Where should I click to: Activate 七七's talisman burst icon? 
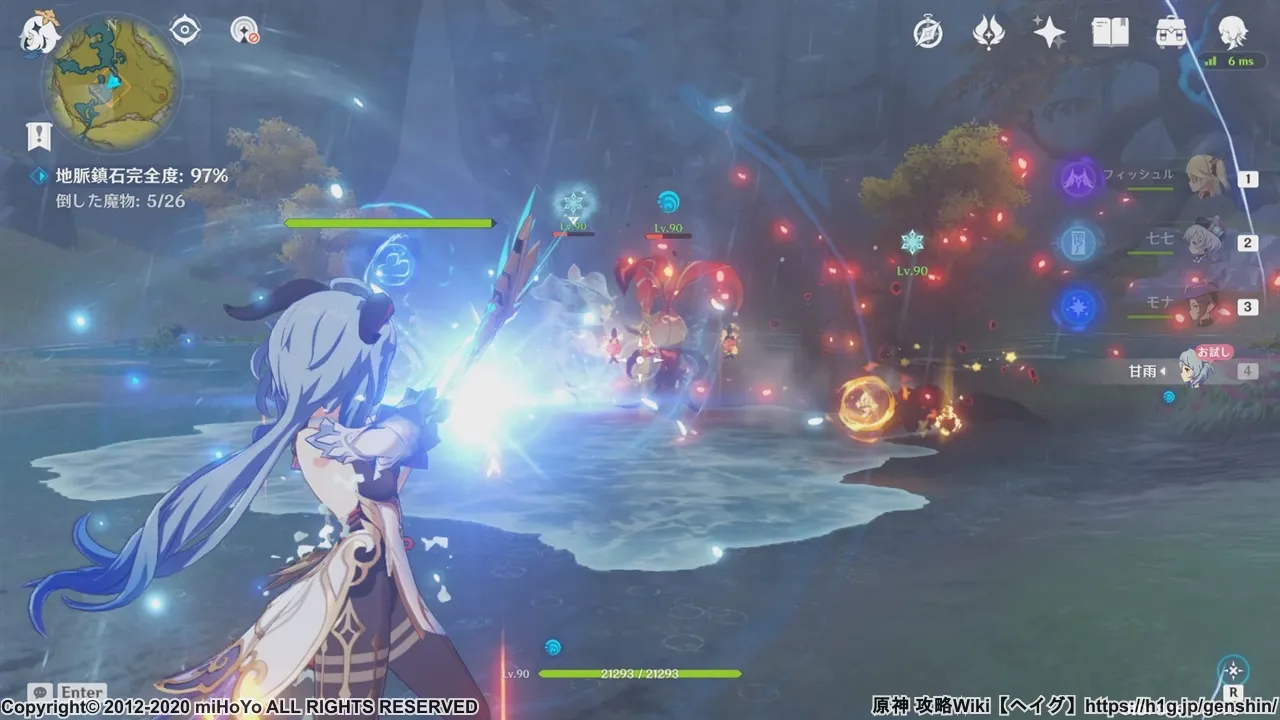point(1078,243)
